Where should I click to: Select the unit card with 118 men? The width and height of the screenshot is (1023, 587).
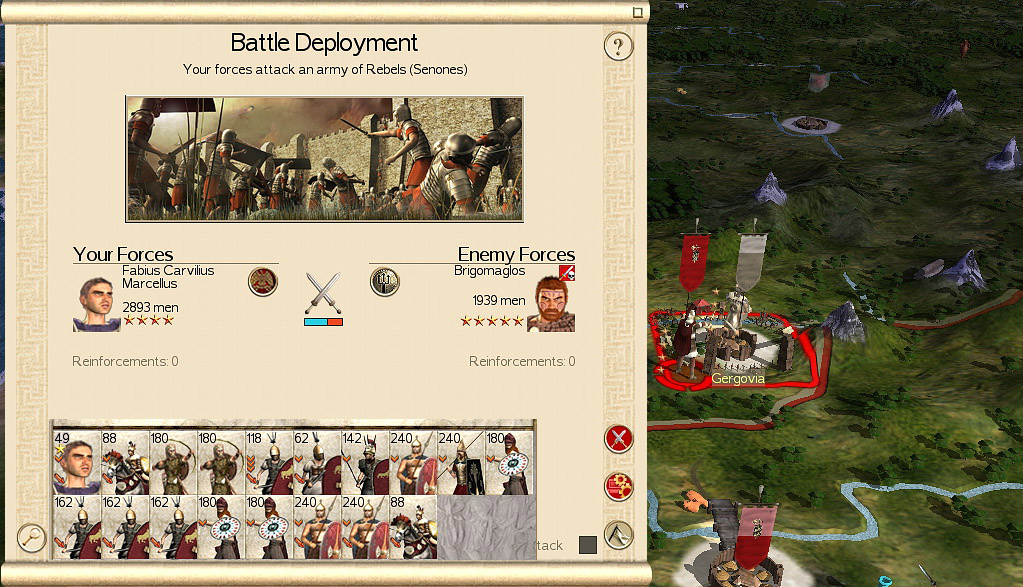pos(269,462)
